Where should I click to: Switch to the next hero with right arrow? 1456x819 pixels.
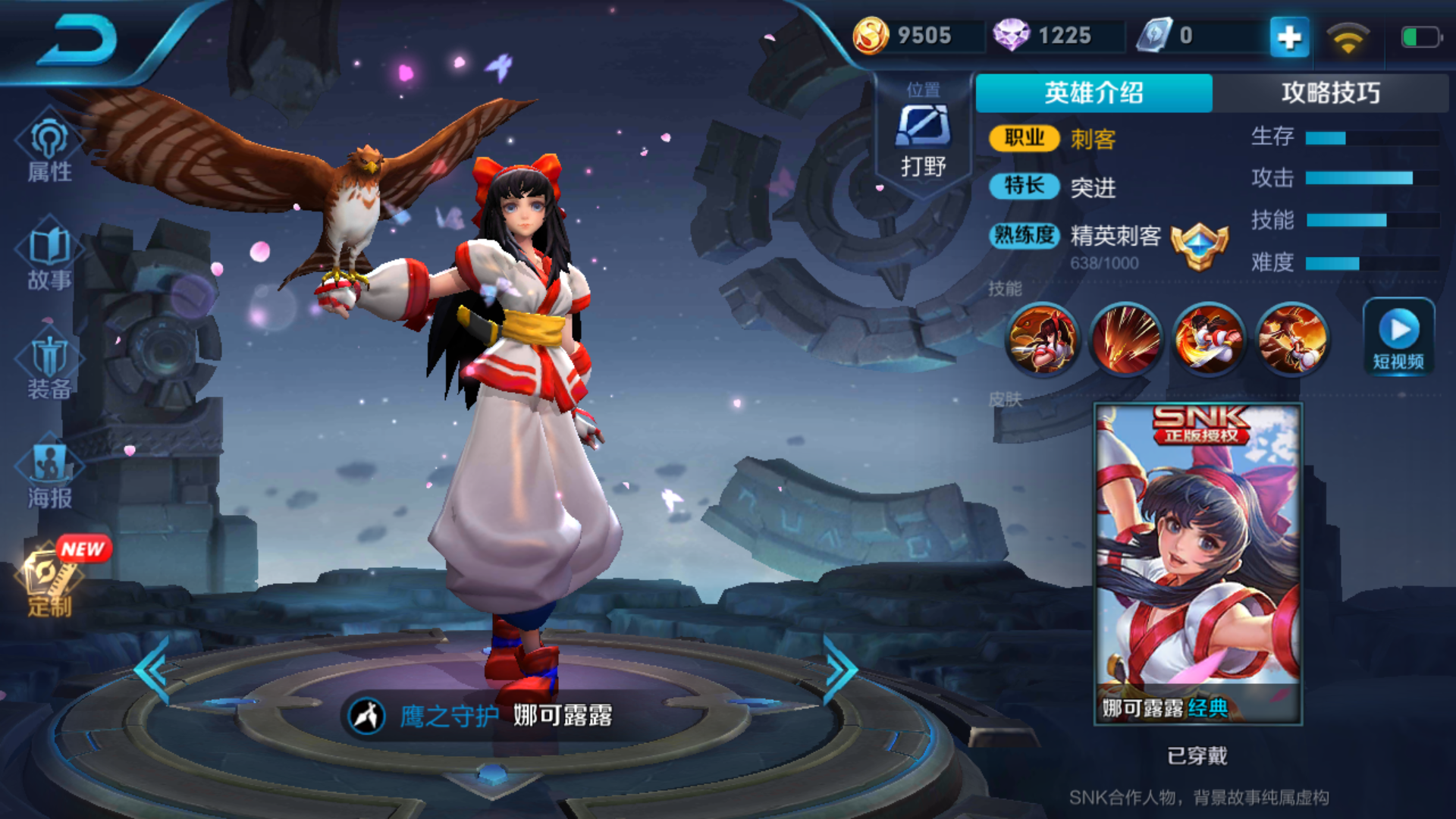[840, 670]
